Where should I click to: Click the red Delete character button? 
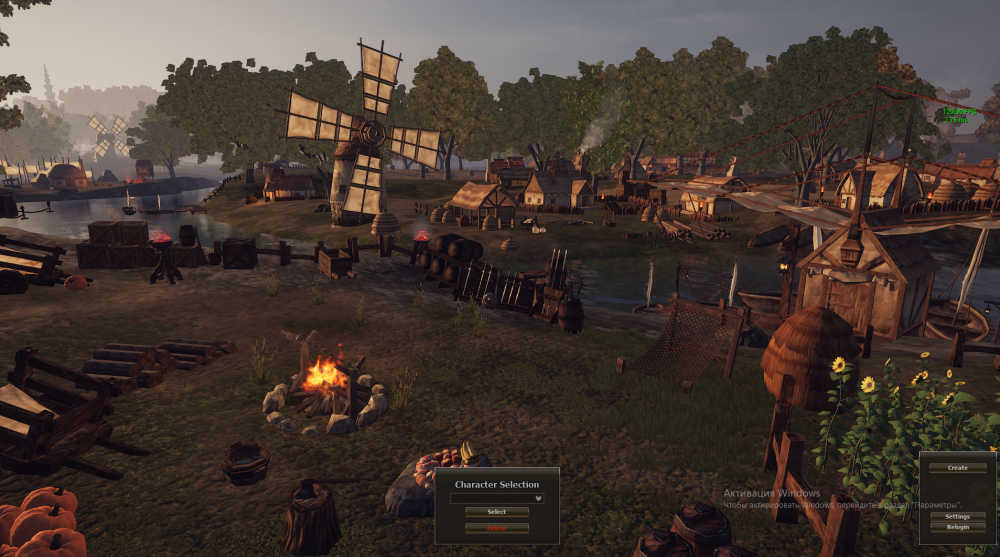[497, 527]
